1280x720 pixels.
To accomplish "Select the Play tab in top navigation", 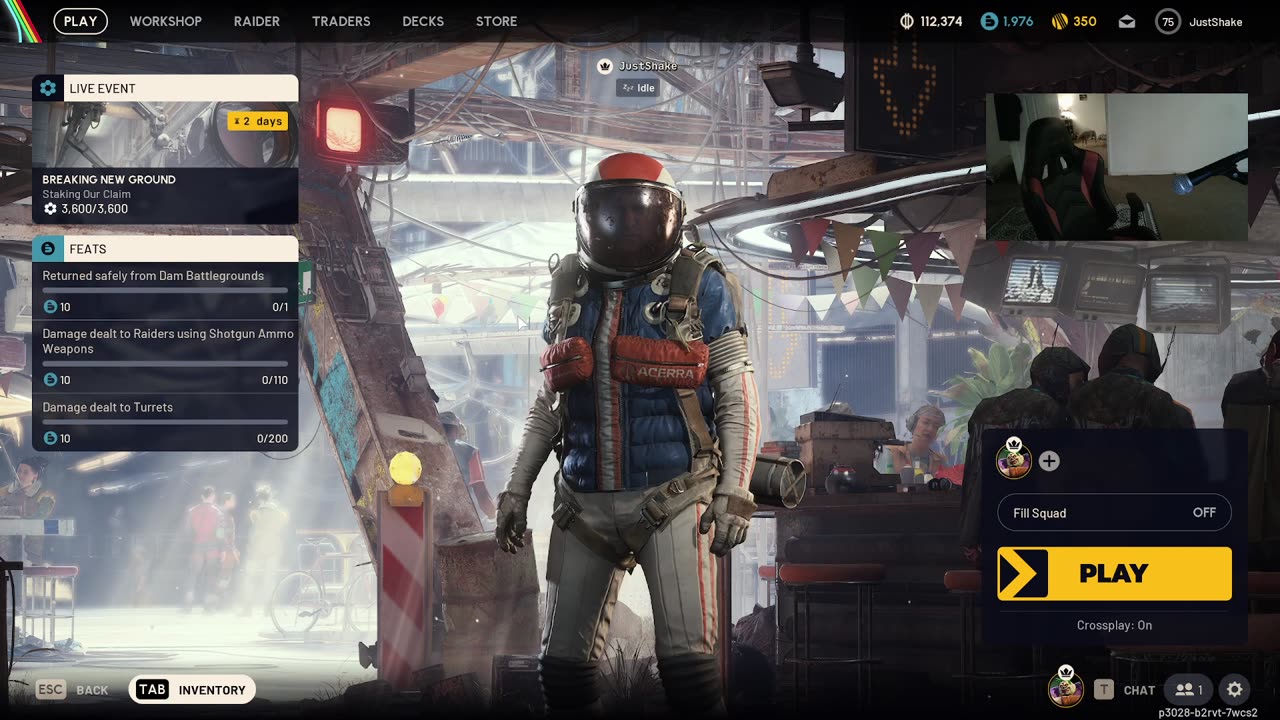I will pos(81,21).
